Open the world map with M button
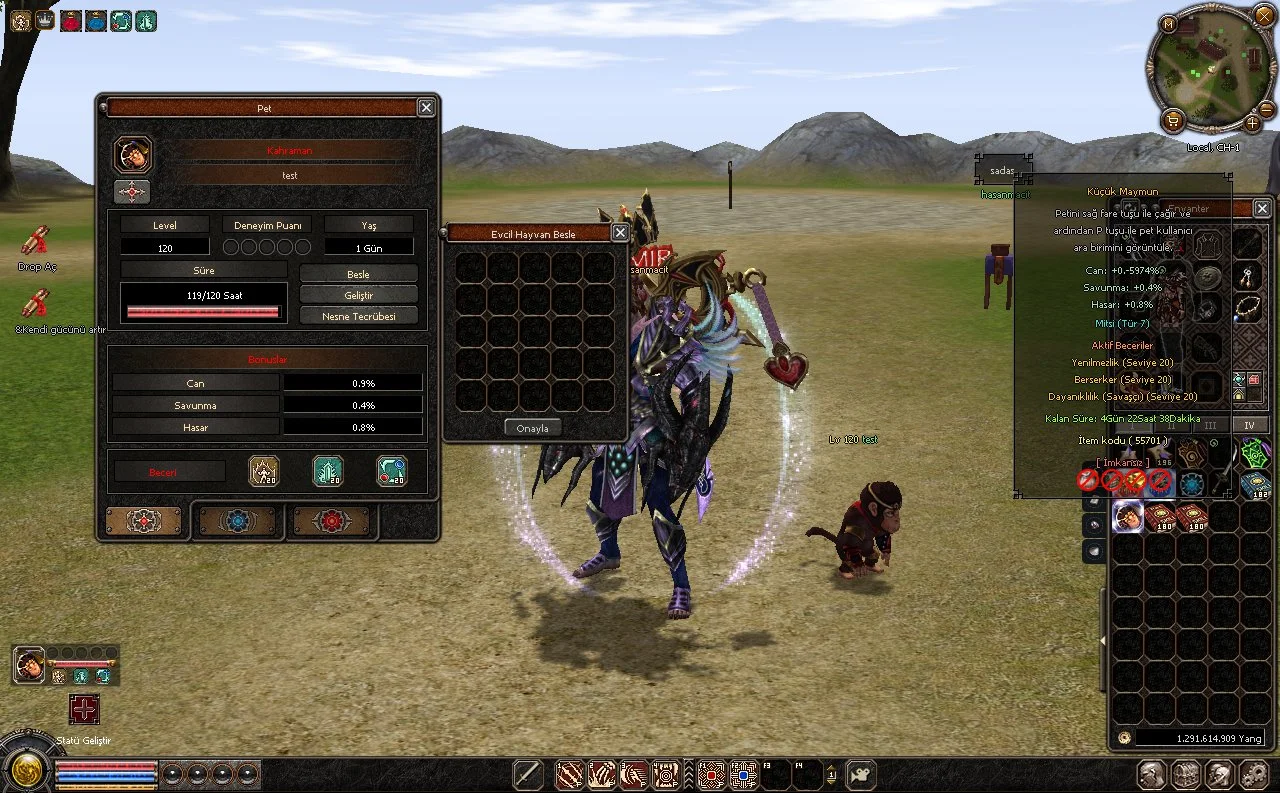Screen dimensions: 1280x793 click(1169, 23)
